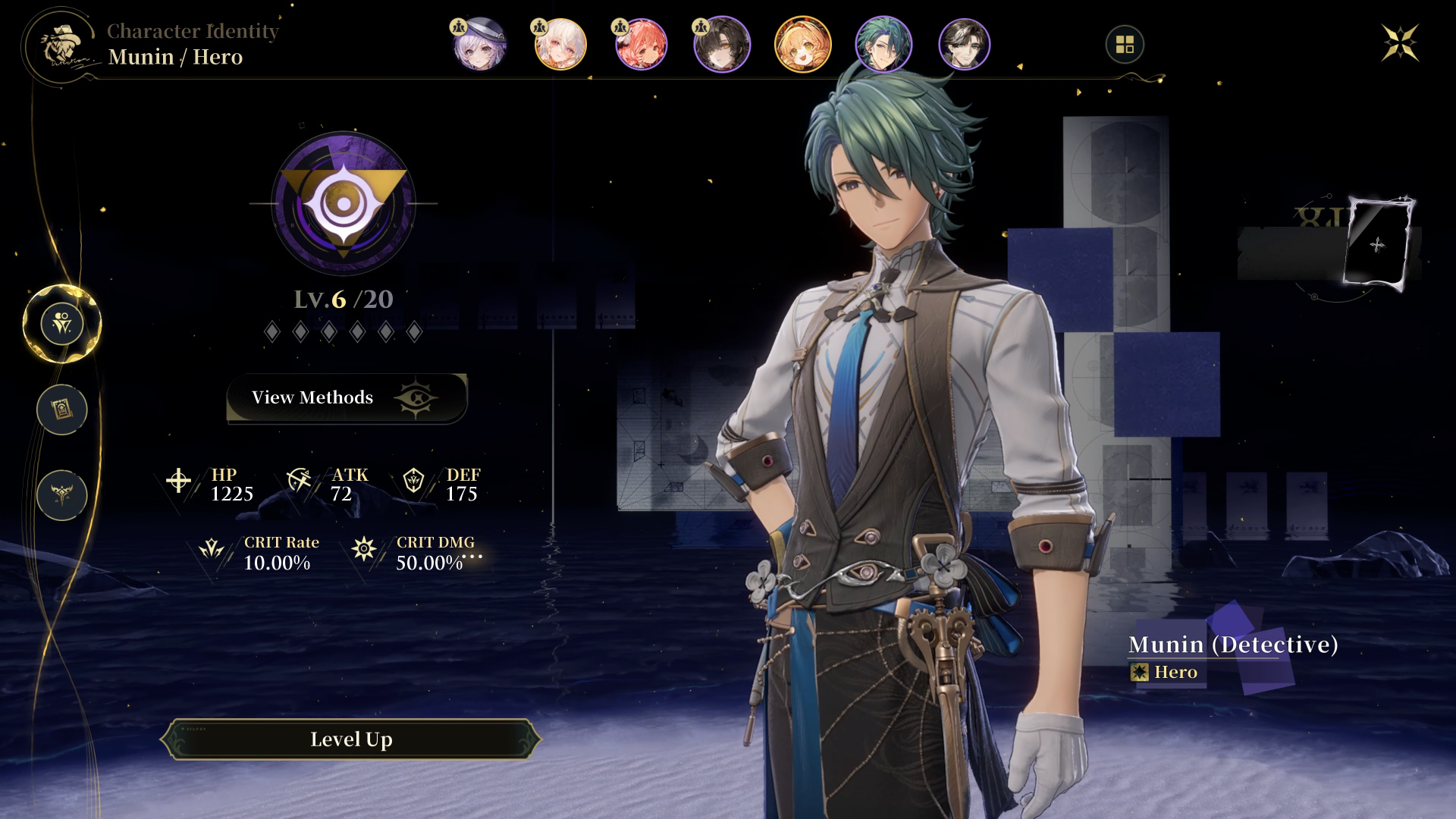Show more stats via the three dots
Screen dimensions: 1456x819
(472, 557)
